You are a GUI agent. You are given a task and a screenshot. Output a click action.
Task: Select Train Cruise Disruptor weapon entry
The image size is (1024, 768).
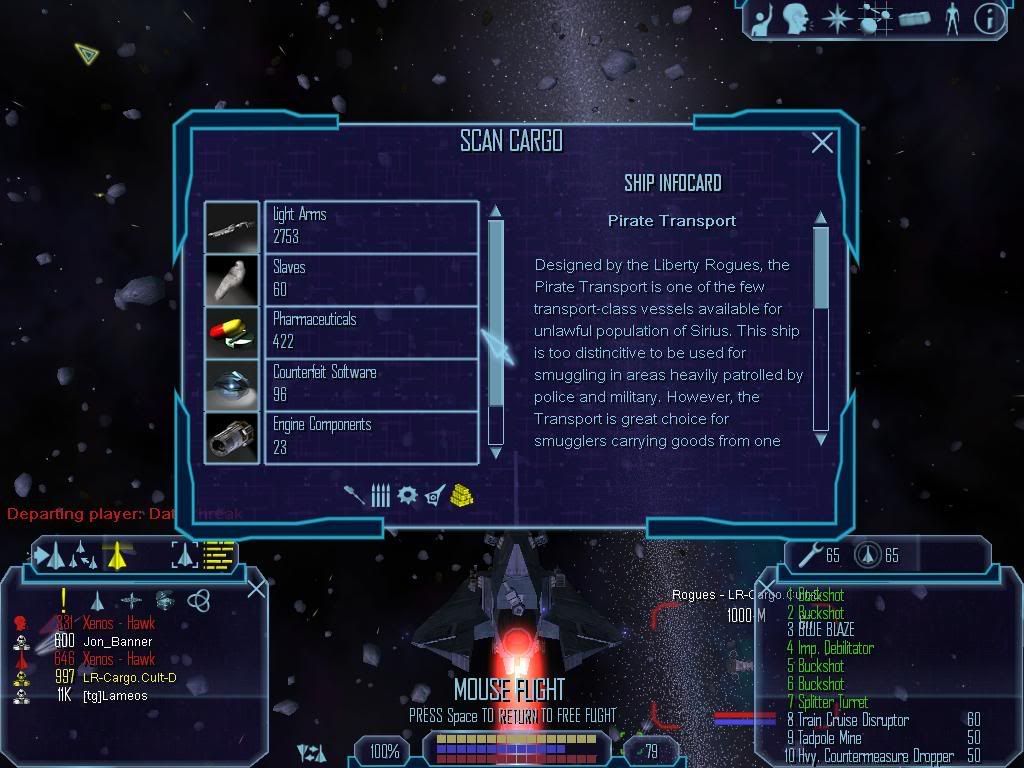[x=852, y=720]
